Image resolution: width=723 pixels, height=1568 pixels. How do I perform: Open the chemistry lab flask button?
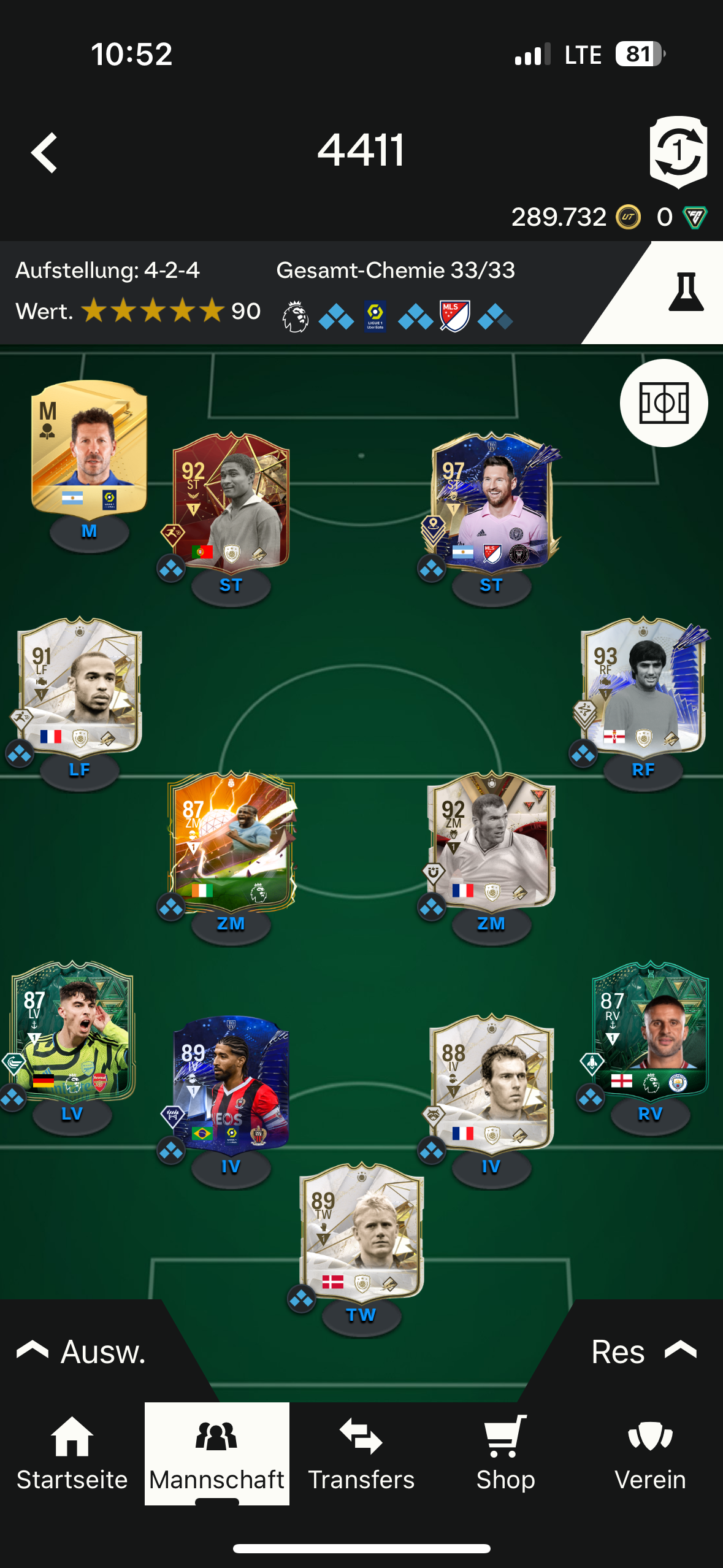(x=685, y=292)
